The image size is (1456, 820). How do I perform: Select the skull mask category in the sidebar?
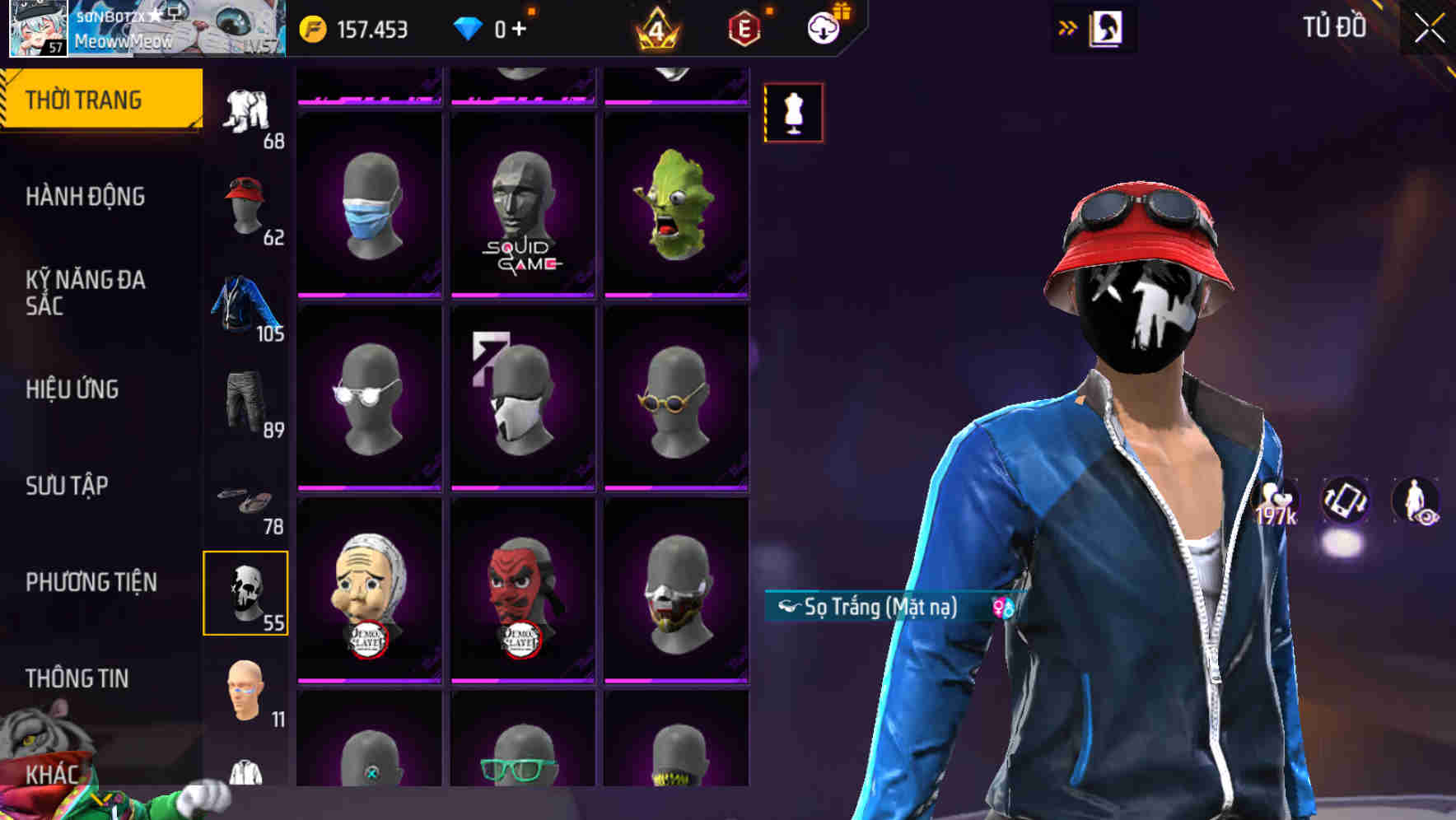coord(245,593)
